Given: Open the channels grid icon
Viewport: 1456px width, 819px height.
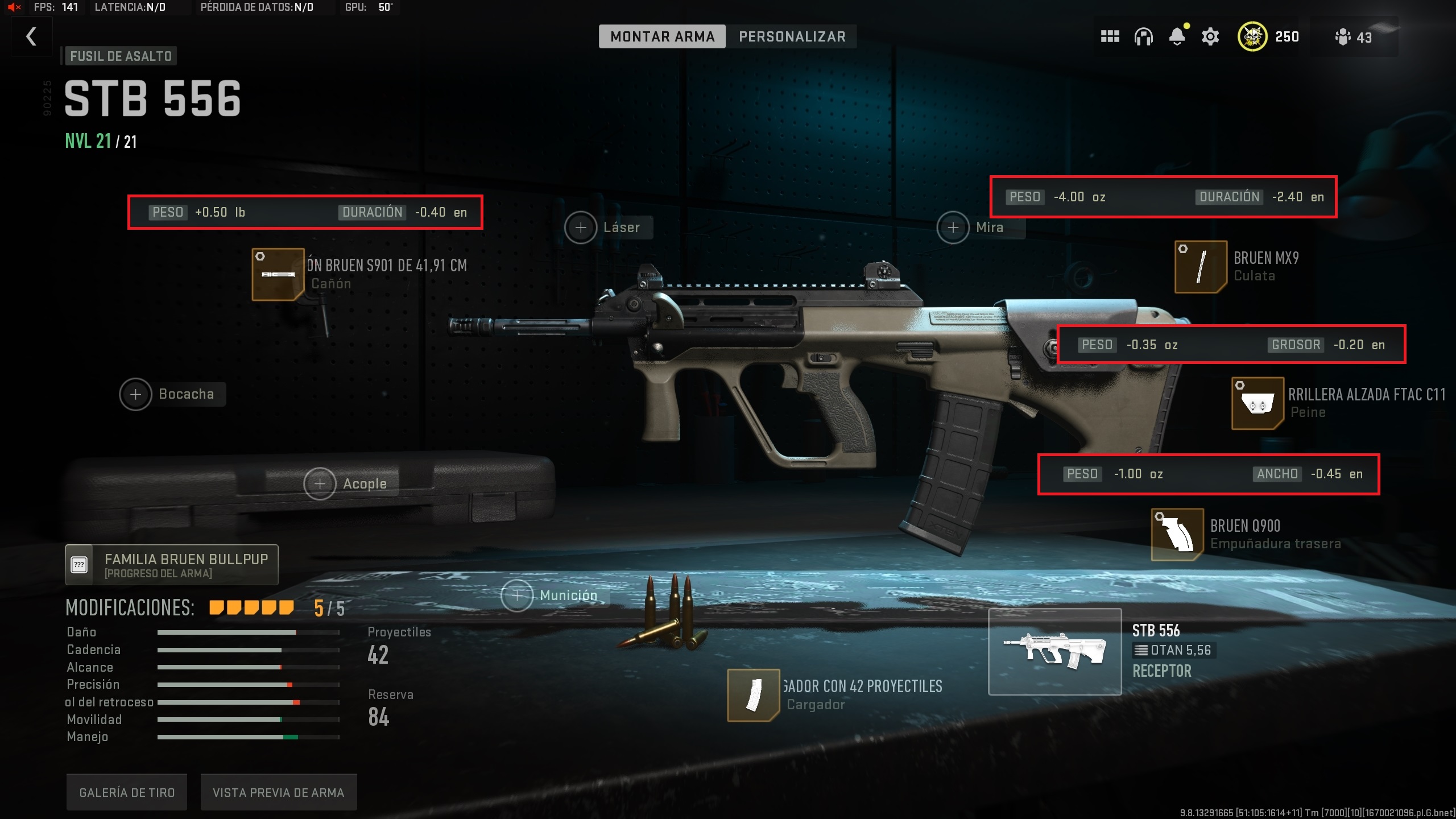Looking at the screenshot, I should pos(1110,36).
